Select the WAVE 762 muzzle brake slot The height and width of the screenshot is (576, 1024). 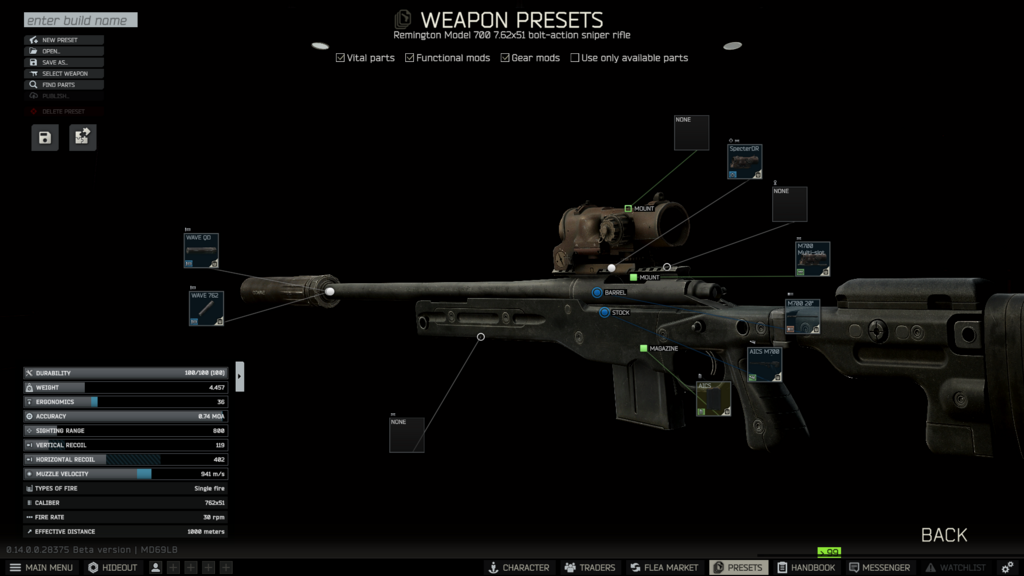(206, 308)
